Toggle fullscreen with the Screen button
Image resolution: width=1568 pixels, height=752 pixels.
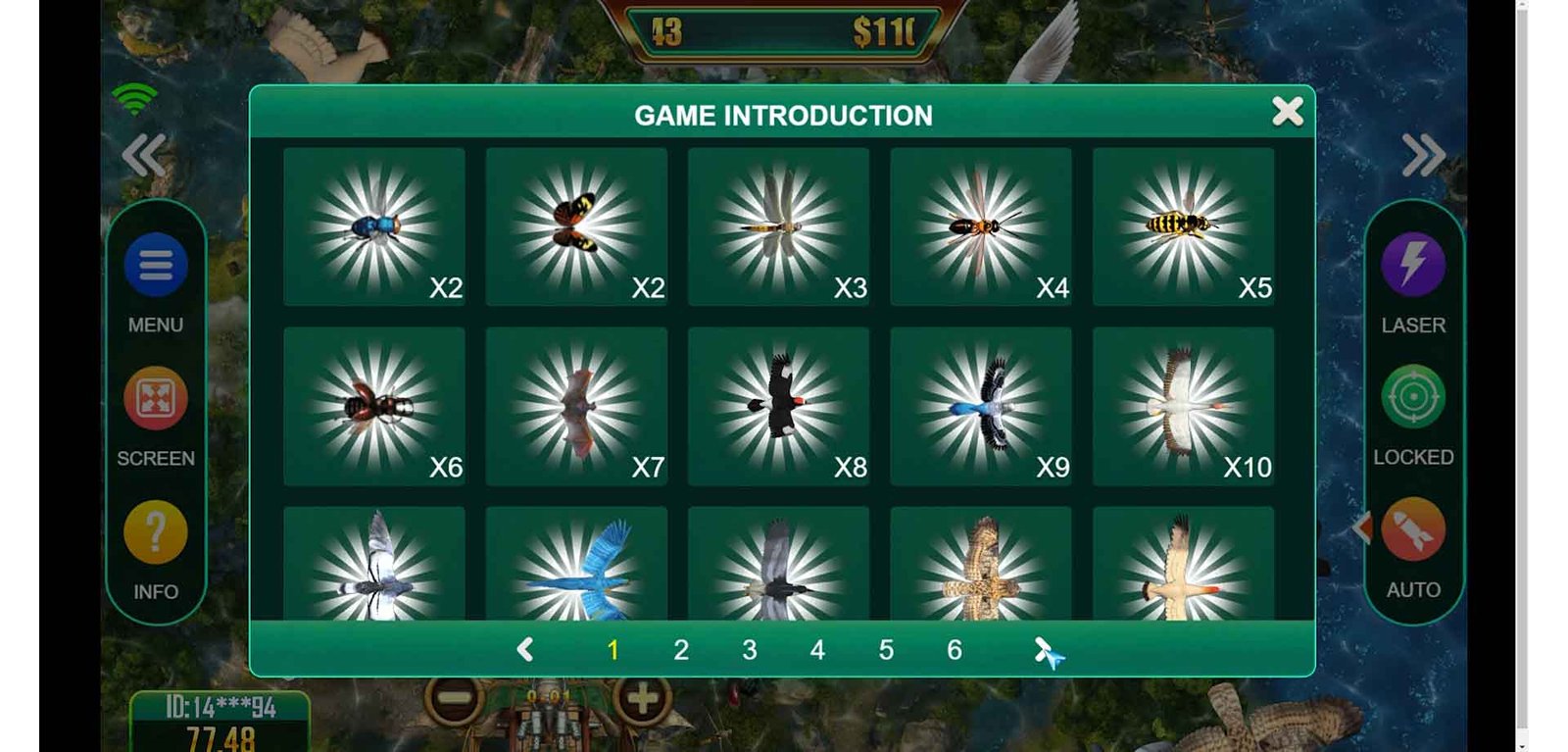coord(156,398)
